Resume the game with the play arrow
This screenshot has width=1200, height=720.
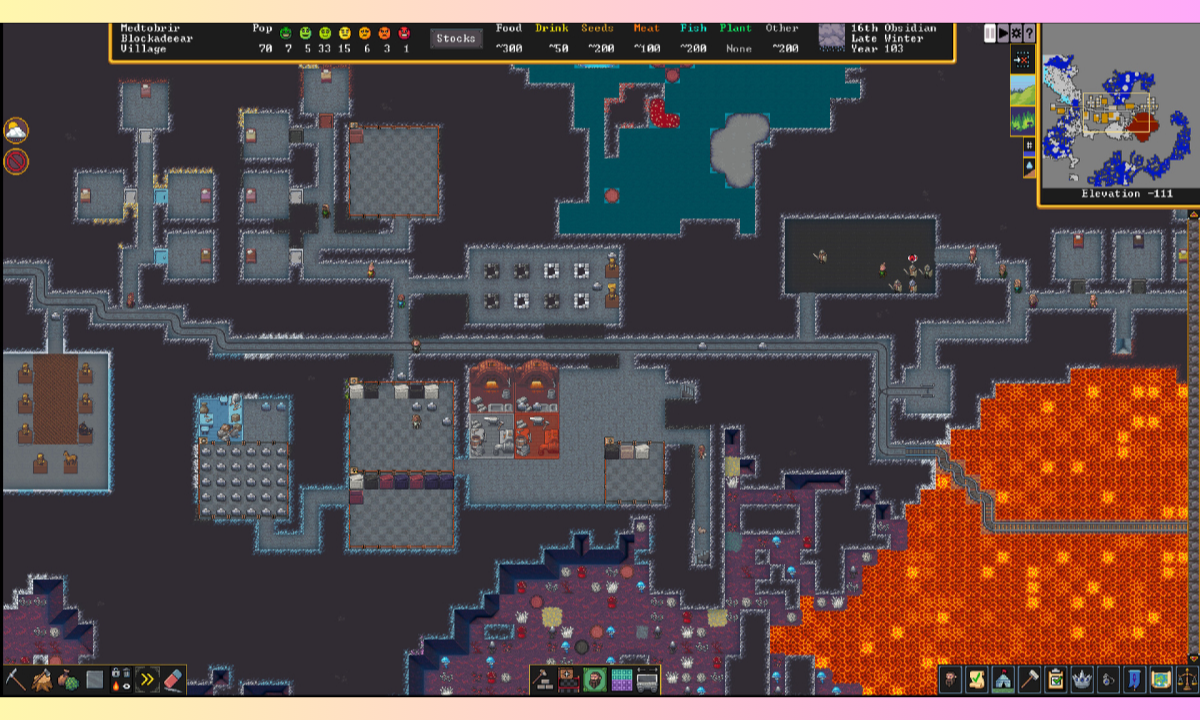[x=1003, y=34]
